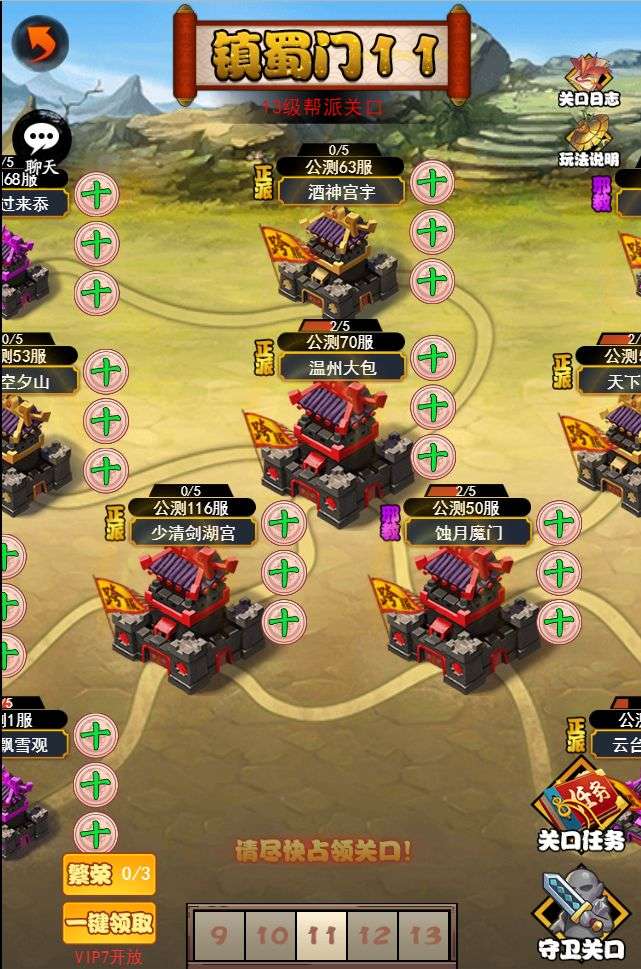Select the 酒神宫宇 fortress banner
641x969 pixels.
[x=341, y=192]
